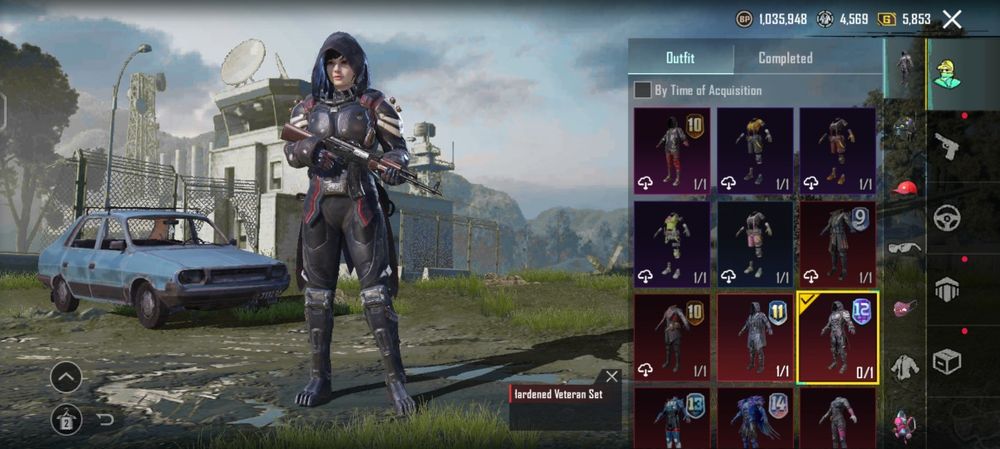Show the glasses accessory category
The width and height of the screenshot is (1000, 449).
(x=905, y=248)
